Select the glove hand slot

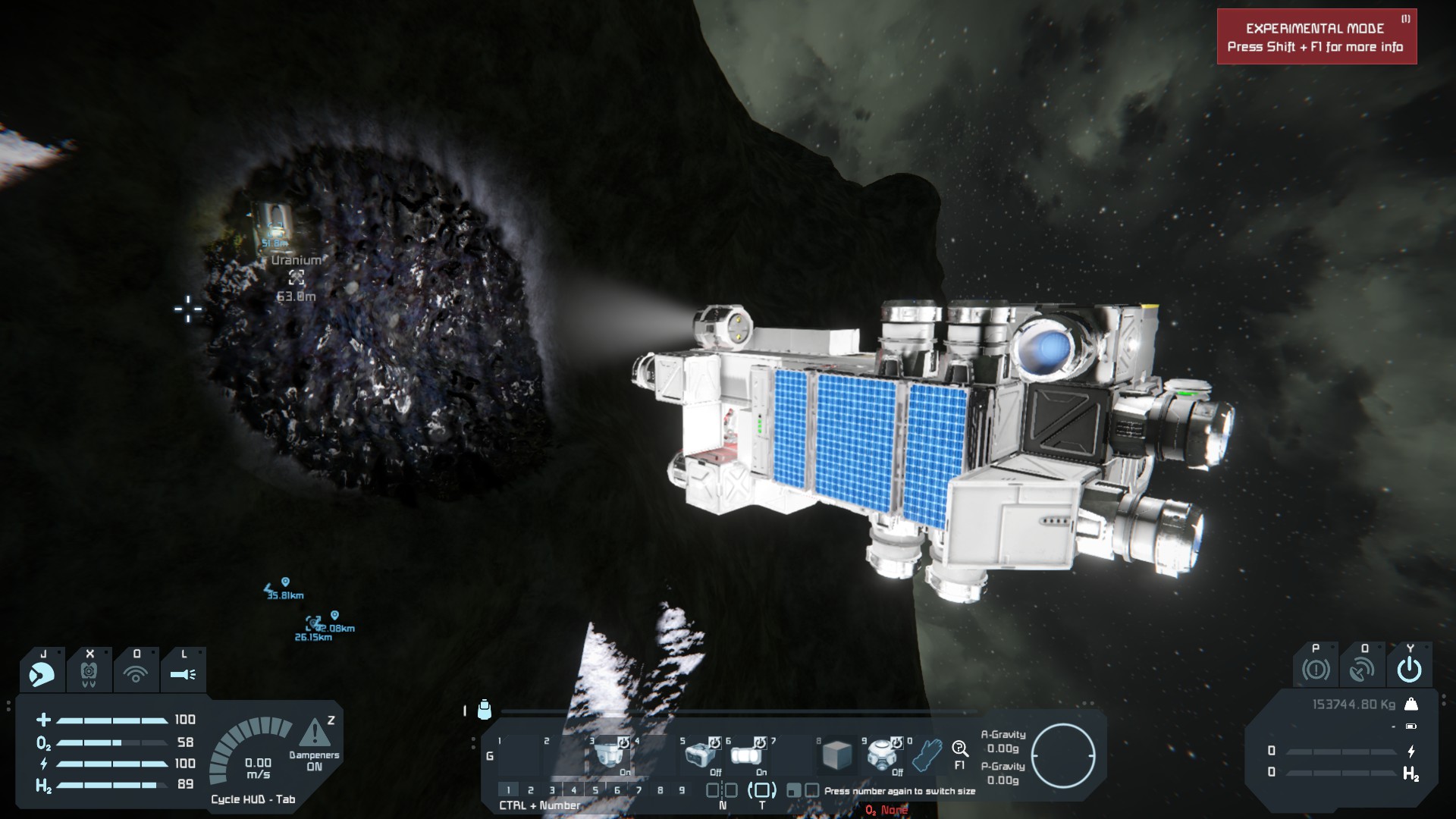click(926, 755)
